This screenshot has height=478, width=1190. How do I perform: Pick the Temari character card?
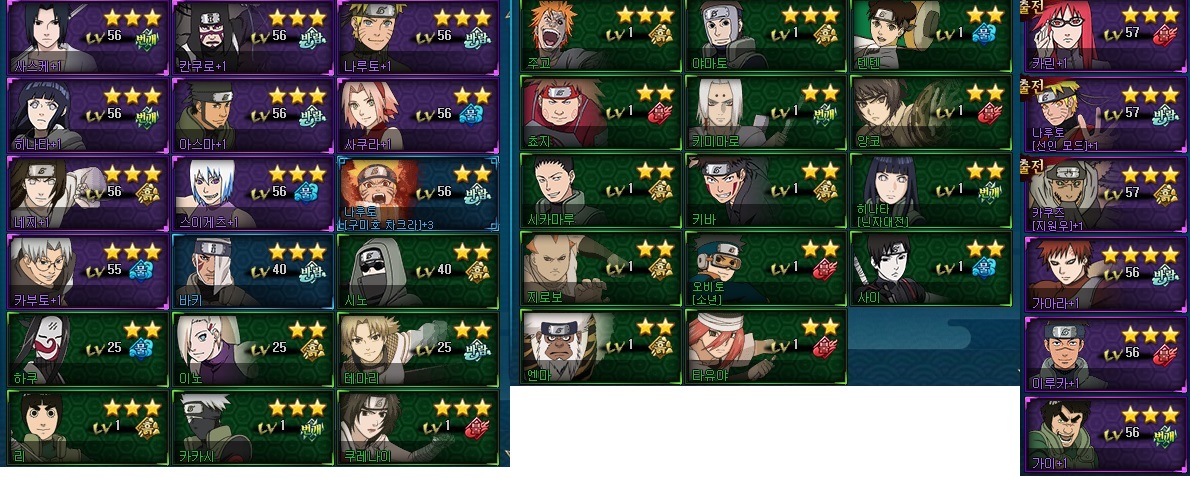pos(416,349)
